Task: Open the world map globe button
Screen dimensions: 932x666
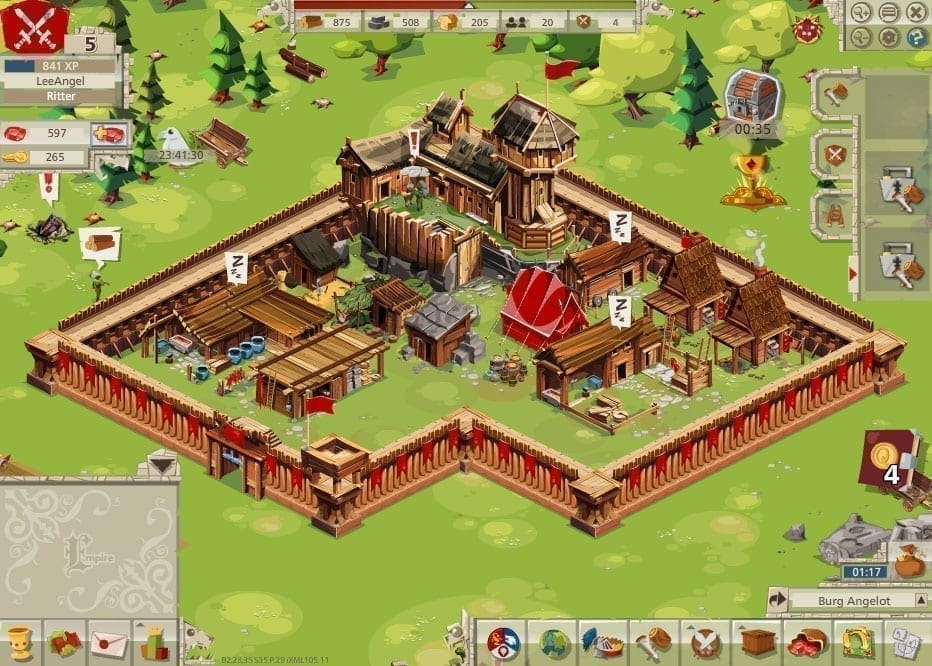Action: tap(554, 641)
